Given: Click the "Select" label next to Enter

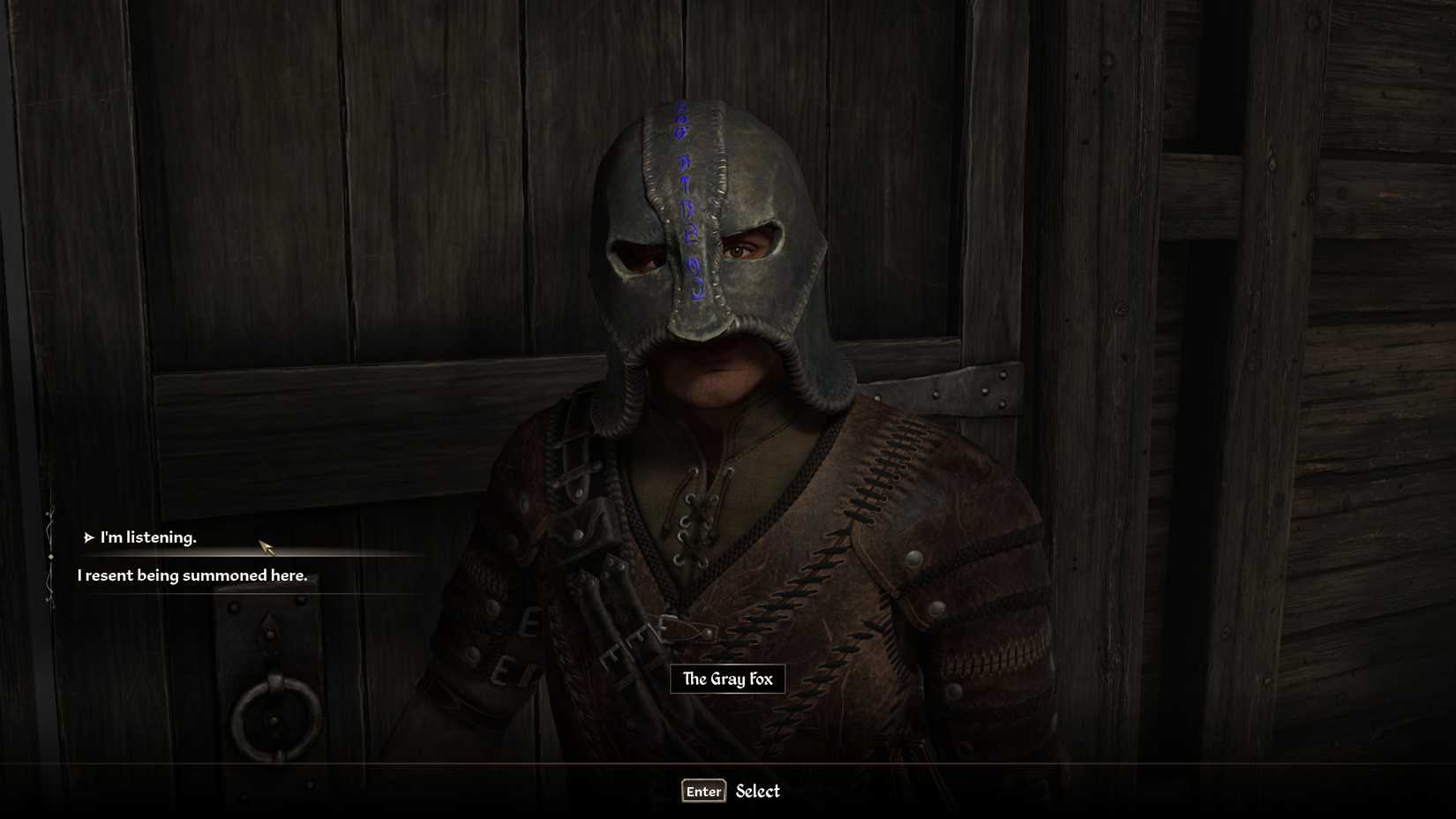Looking at the screenshot, I should point(757,791).
